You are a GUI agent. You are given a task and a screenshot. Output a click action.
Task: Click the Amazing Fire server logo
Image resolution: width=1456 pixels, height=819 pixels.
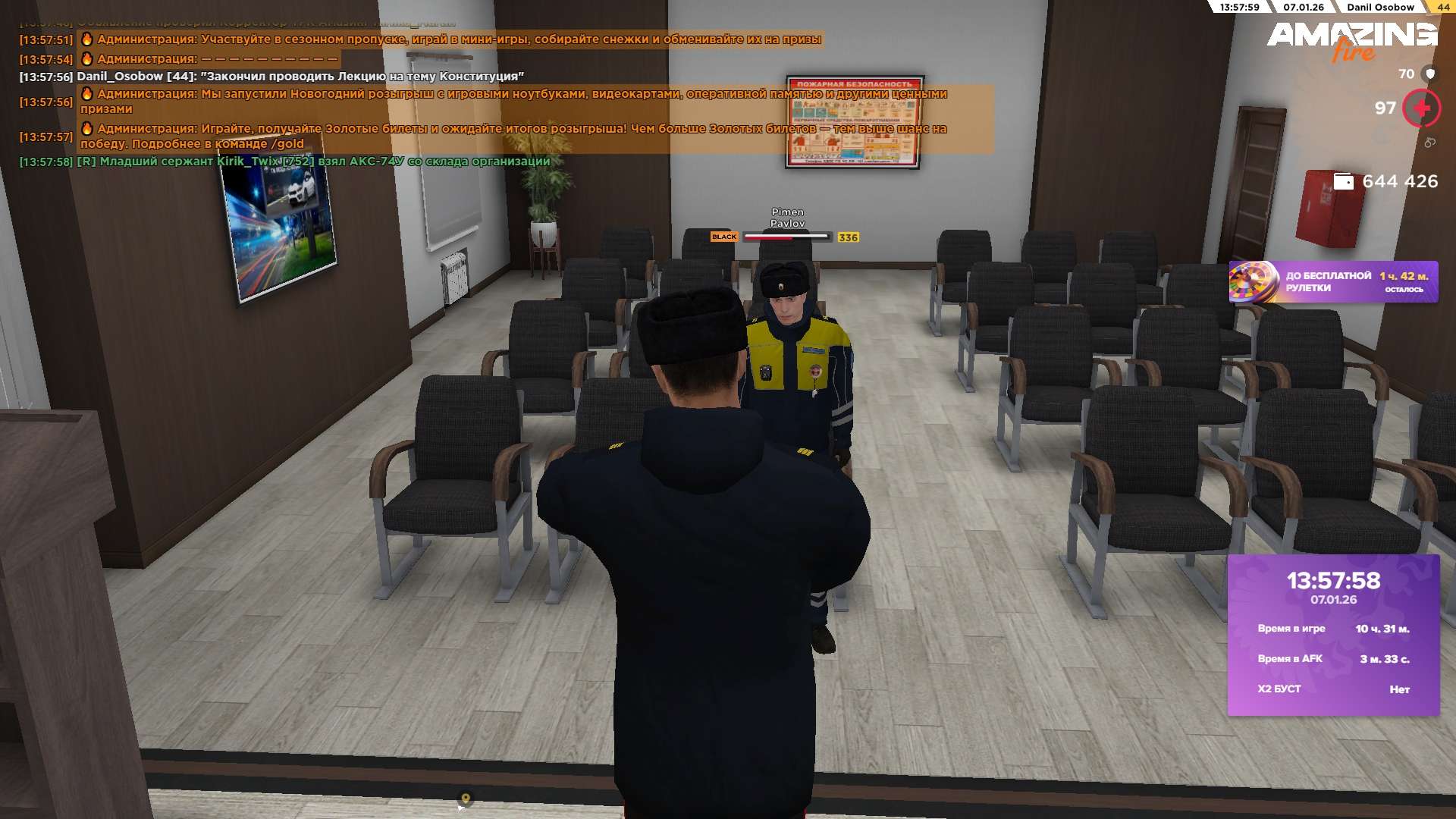(1351, 39)
